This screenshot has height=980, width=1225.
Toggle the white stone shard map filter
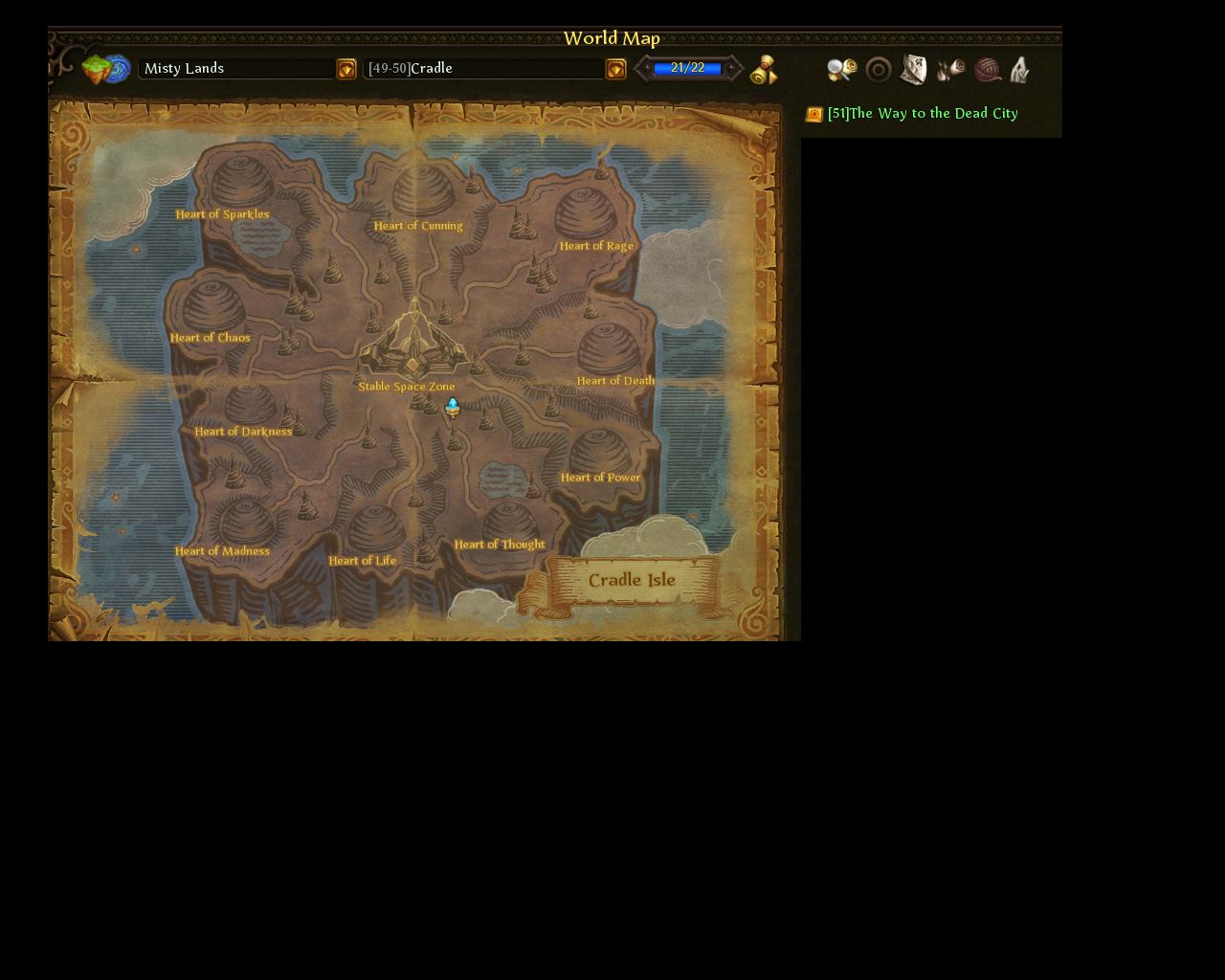[x=1020, y=70]
